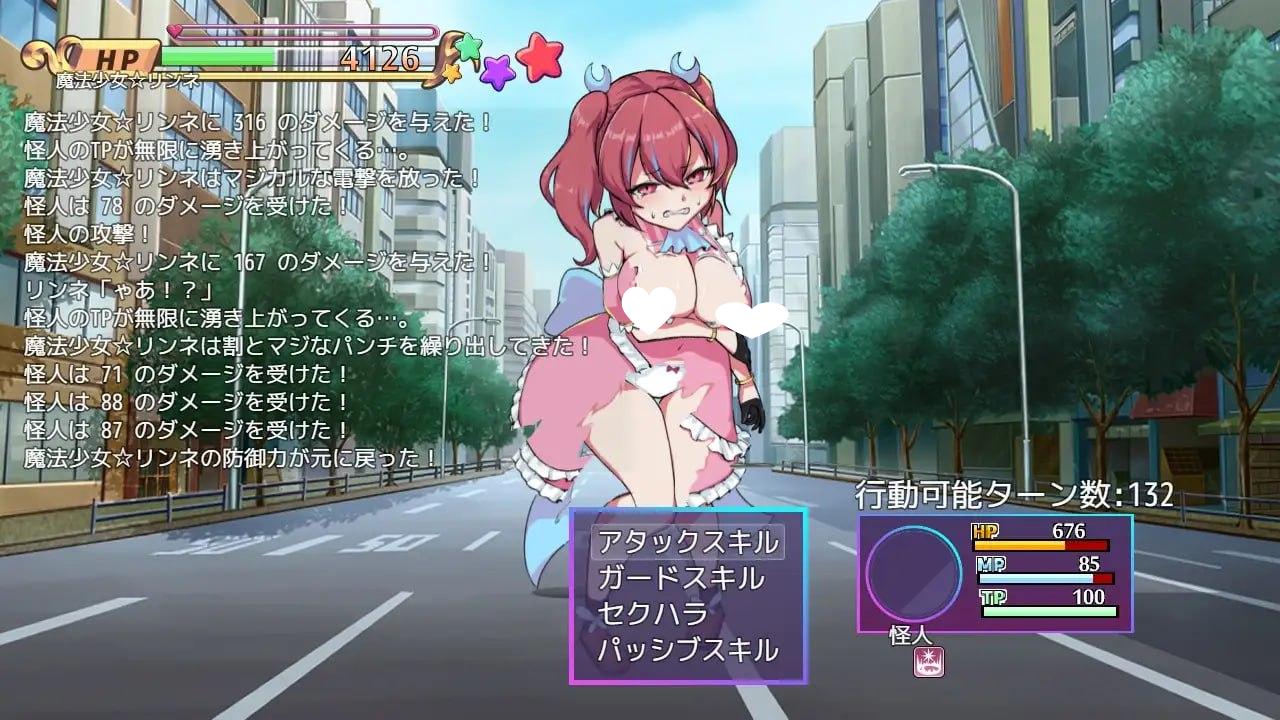This screenshot has width=1280, height=720.
Task: Click the 怪人 name label
Action: (x=910, y=636)
